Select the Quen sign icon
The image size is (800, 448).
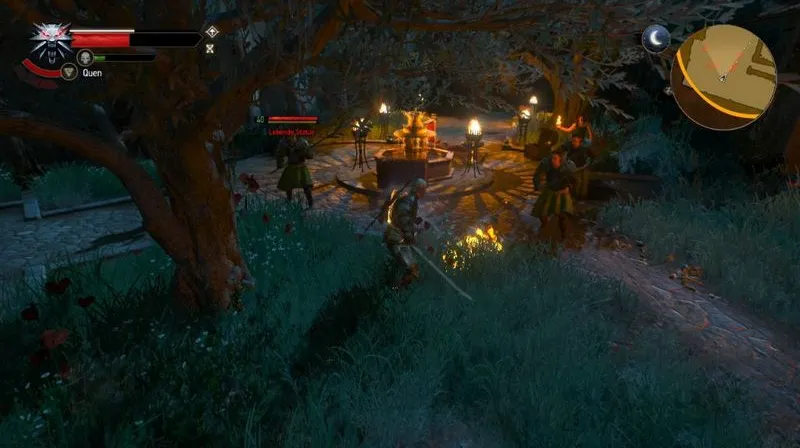[69, 72]
